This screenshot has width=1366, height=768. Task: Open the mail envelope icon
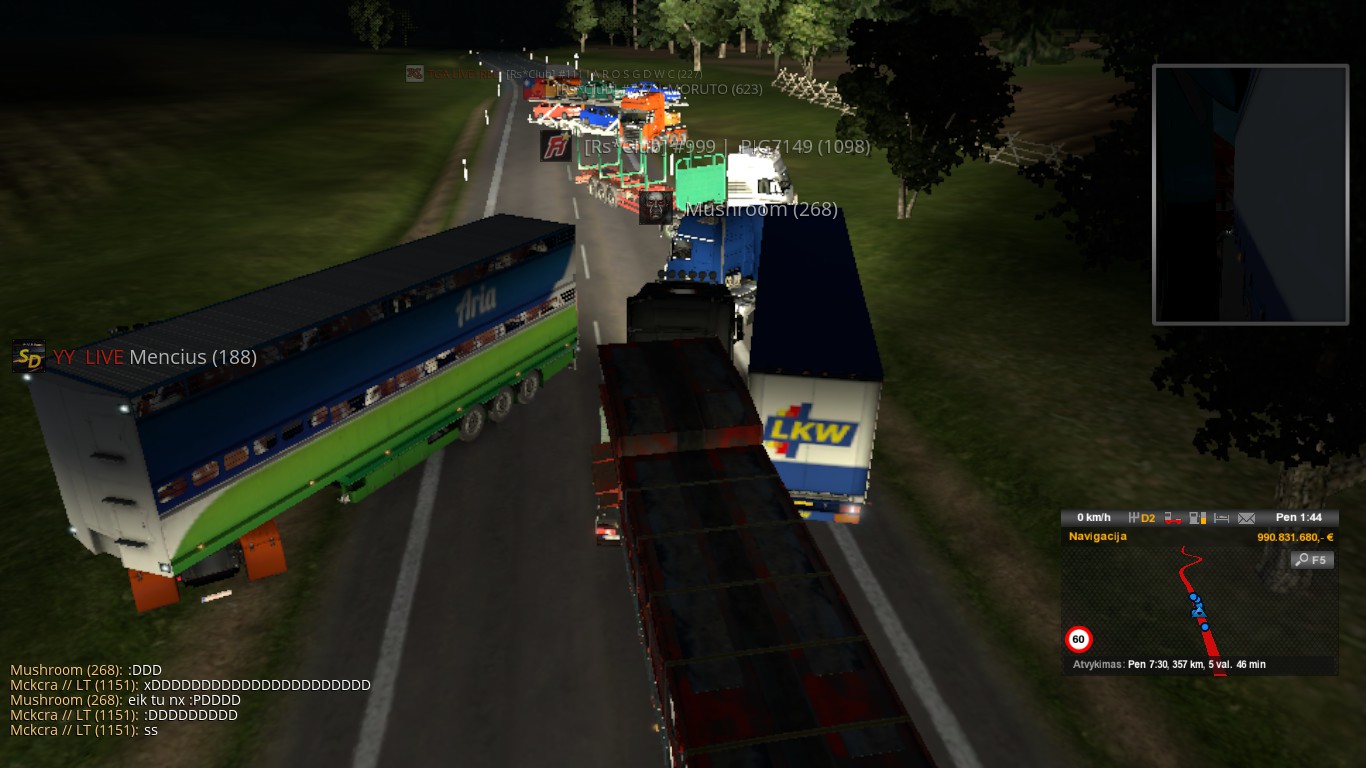pos(1246,518)
